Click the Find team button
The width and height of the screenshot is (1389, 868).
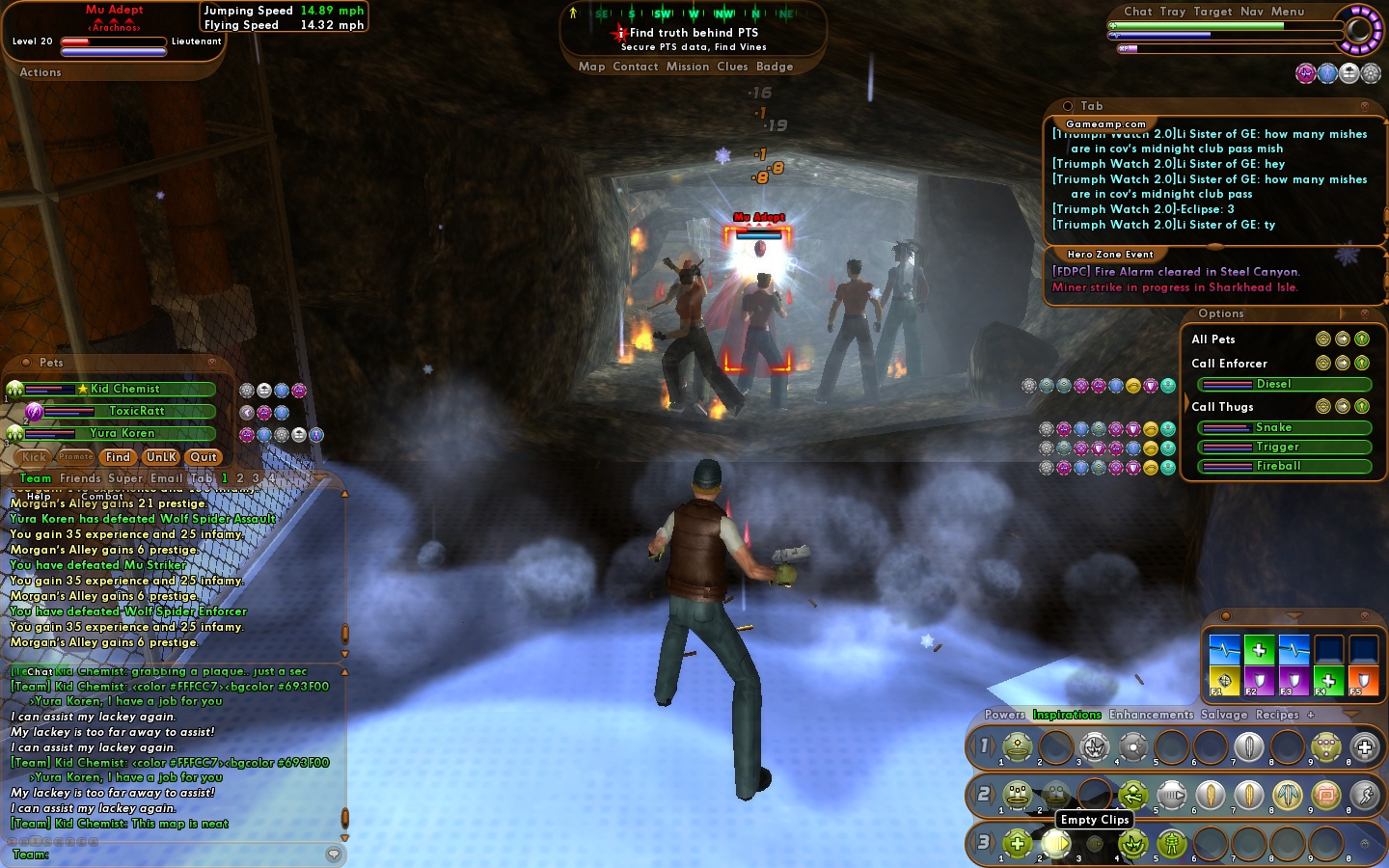[x=118, y=457]
